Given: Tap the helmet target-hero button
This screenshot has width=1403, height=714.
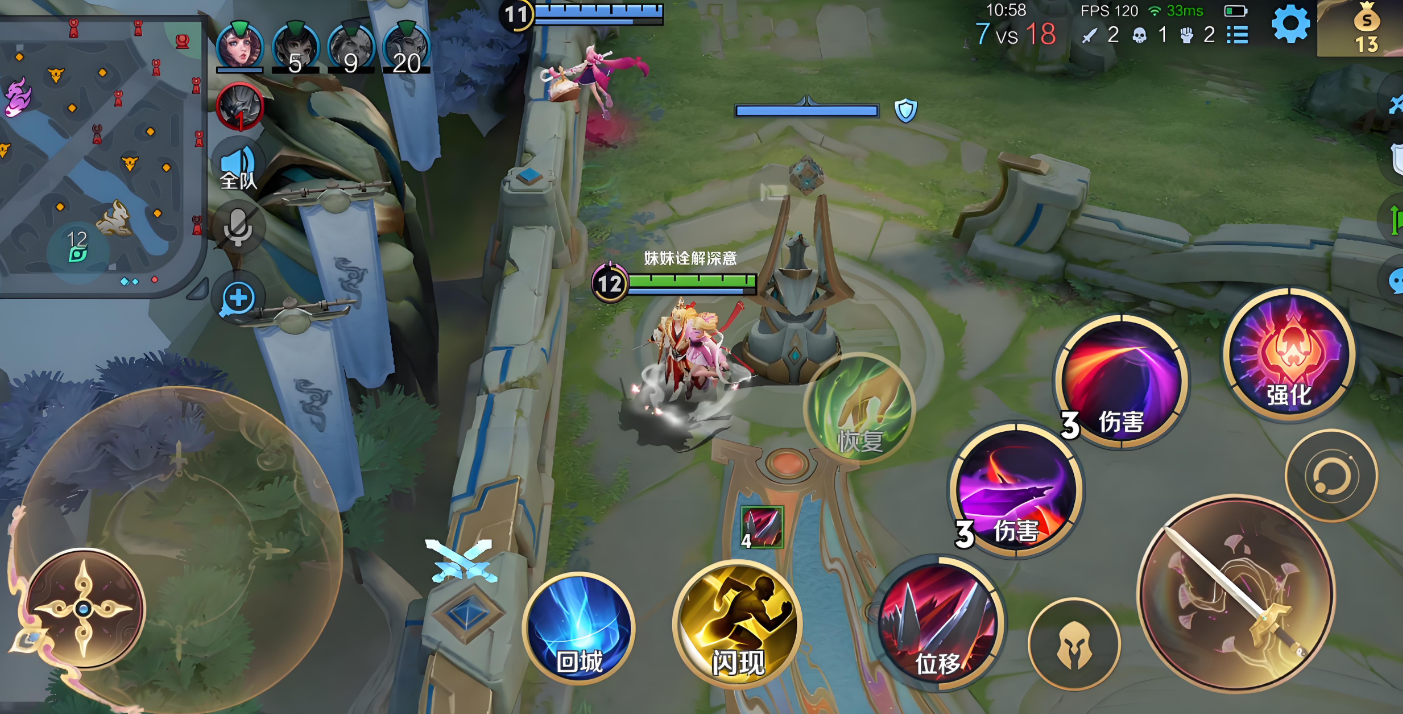Looking at the screenshot, I should pos(1074,644).
